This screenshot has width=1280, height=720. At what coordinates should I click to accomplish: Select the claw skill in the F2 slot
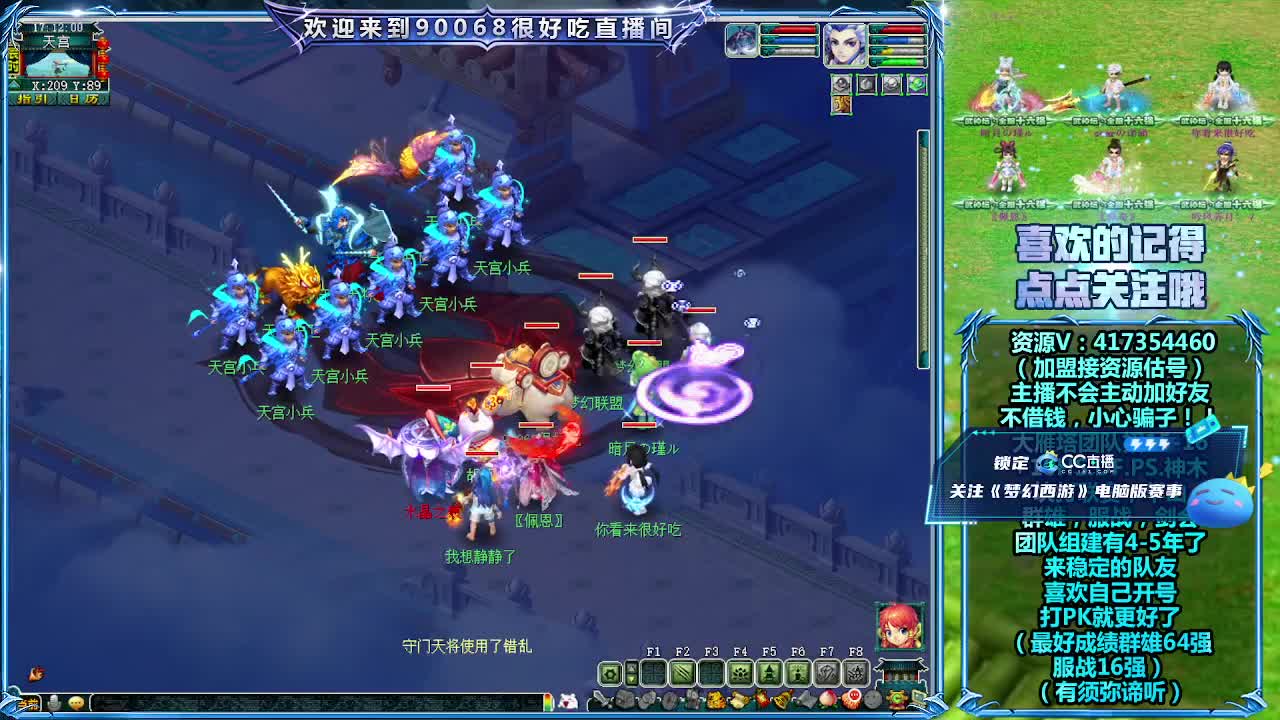[684, 671]
